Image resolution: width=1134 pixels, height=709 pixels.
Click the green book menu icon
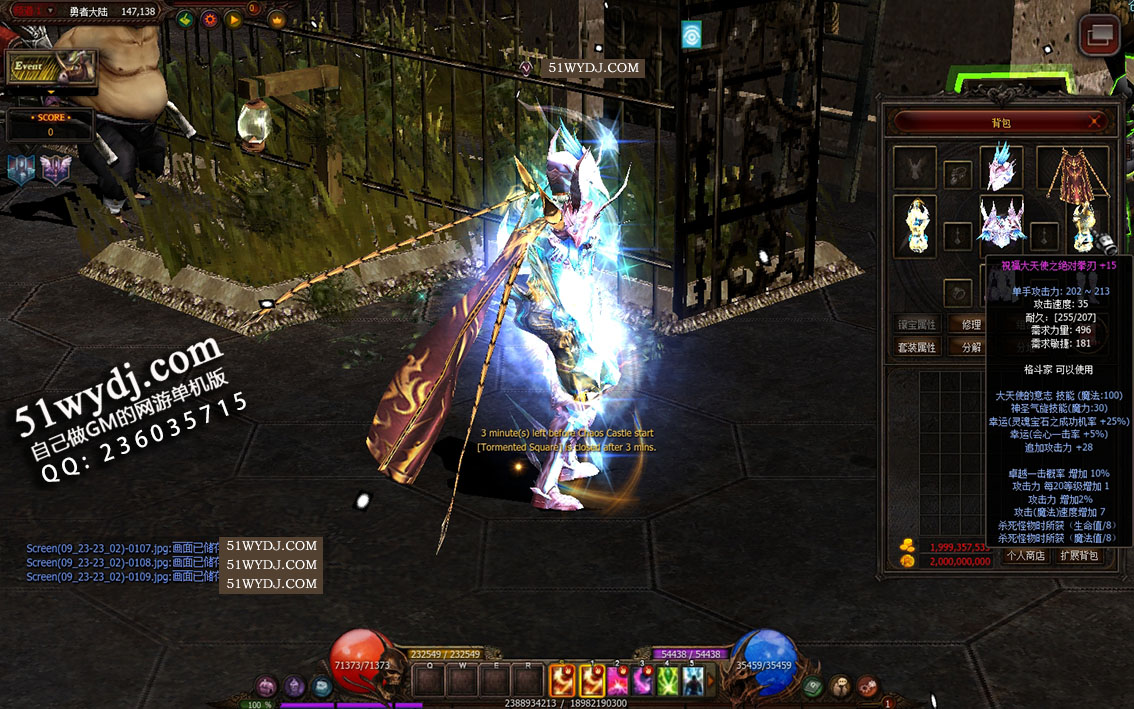(814, 686)
